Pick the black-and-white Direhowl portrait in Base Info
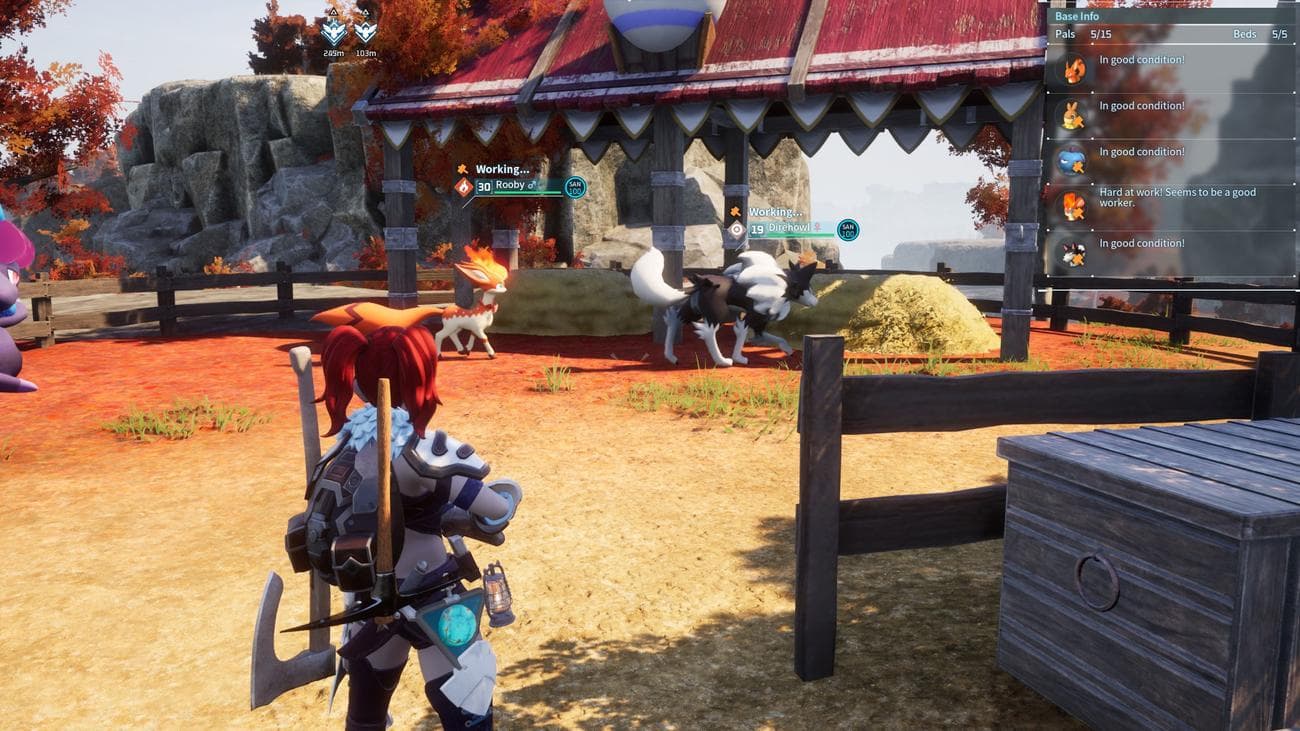This screenshot has height=731, width=1300. 1074,254
